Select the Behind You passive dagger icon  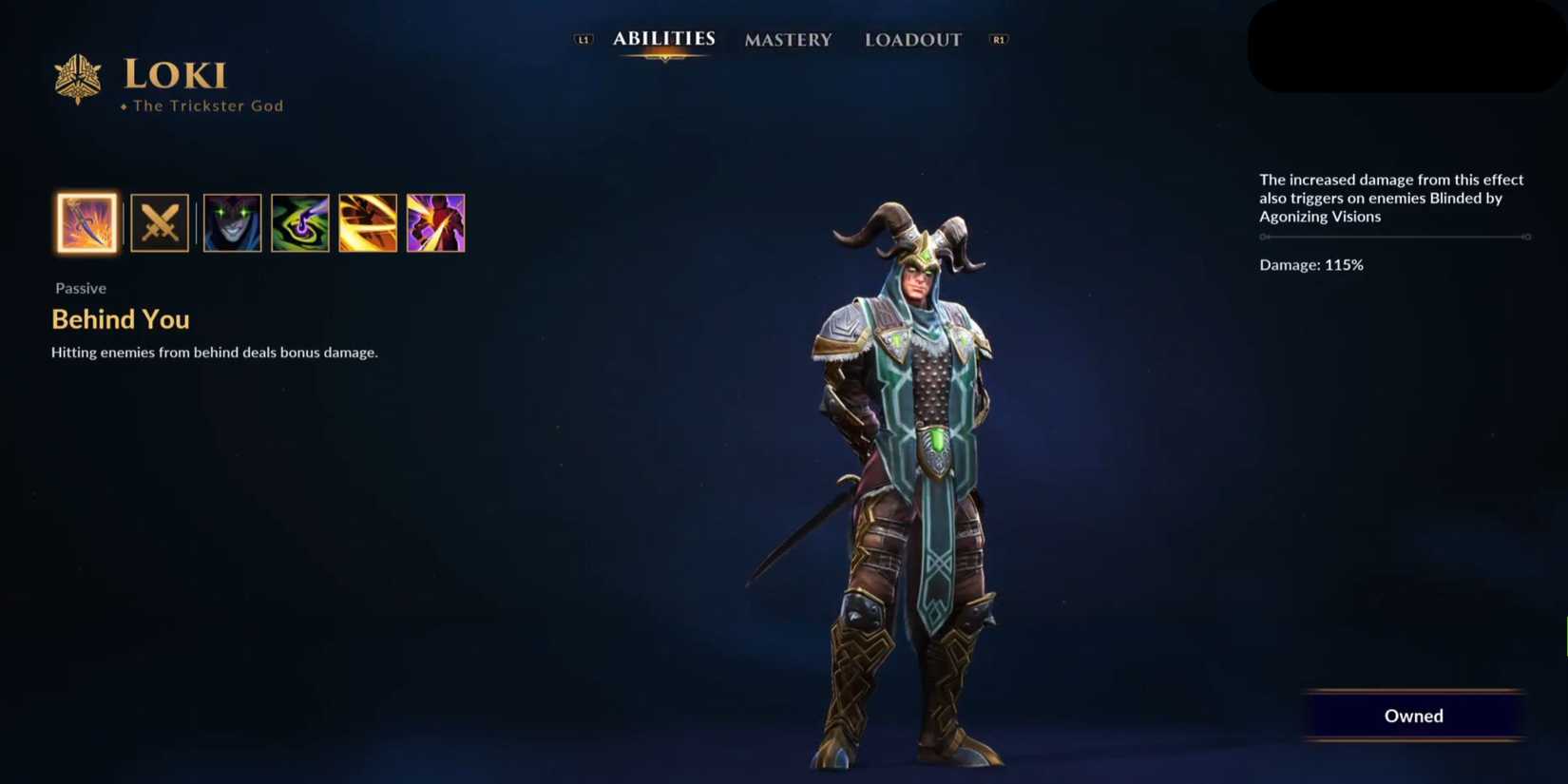pyautogui.click(x=86, y=223)
